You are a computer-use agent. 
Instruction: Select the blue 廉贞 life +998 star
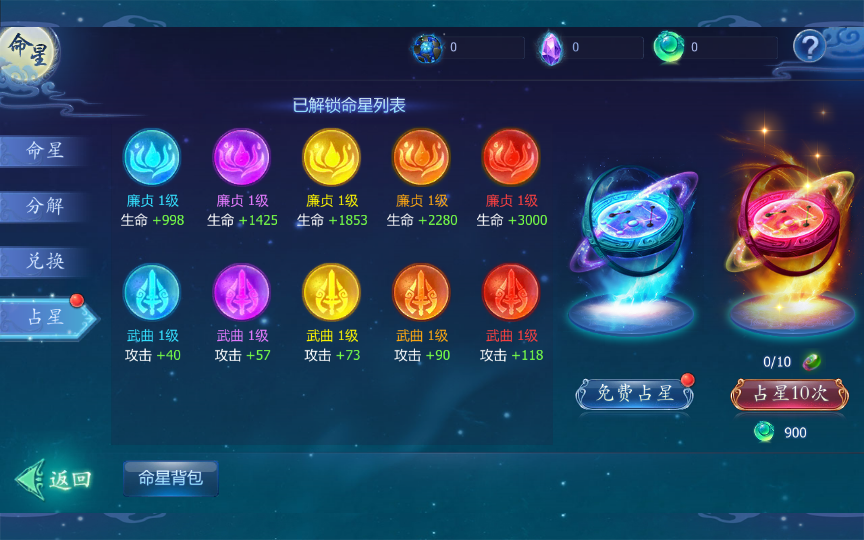point(152,157)
